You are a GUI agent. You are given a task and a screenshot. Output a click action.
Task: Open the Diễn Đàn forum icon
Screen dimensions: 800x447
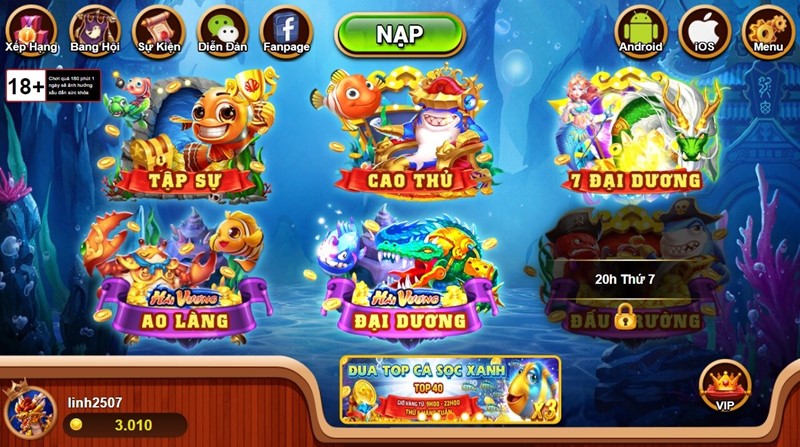222,30
